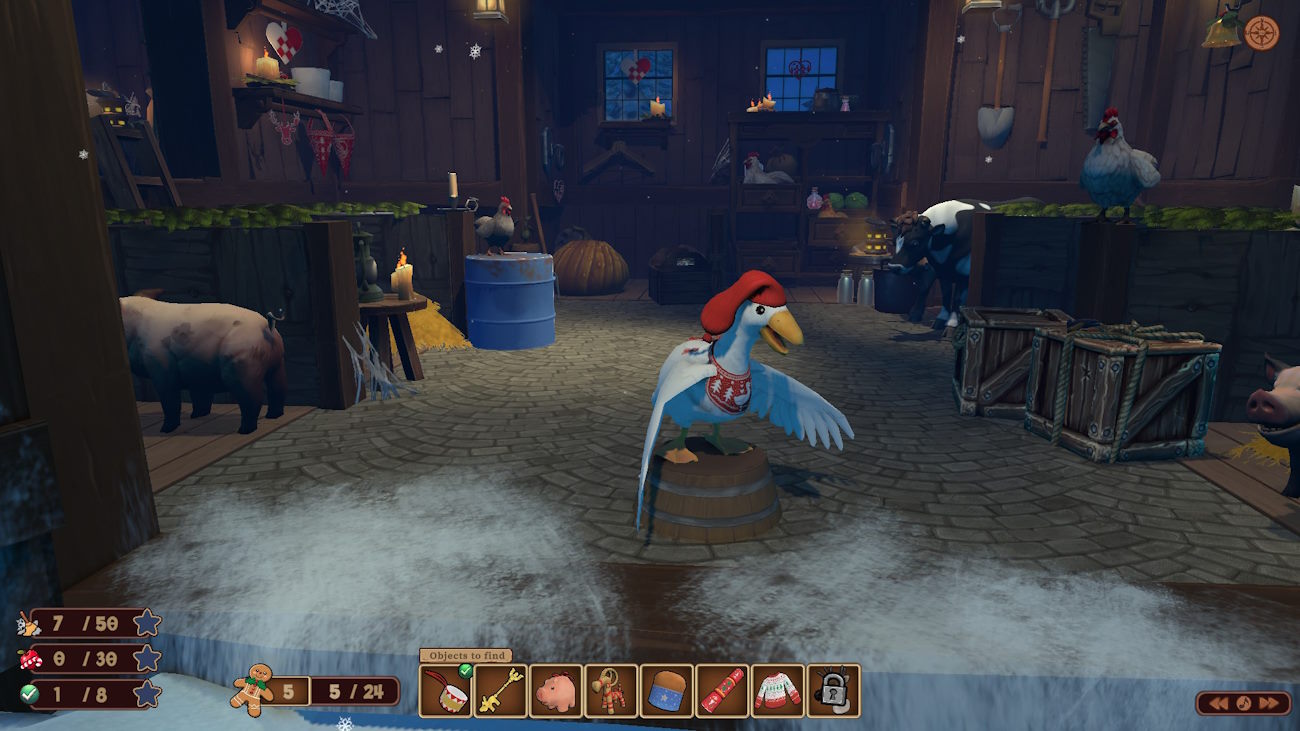Select the golden key object slot
1300x731 pixels.
(500, 691)
